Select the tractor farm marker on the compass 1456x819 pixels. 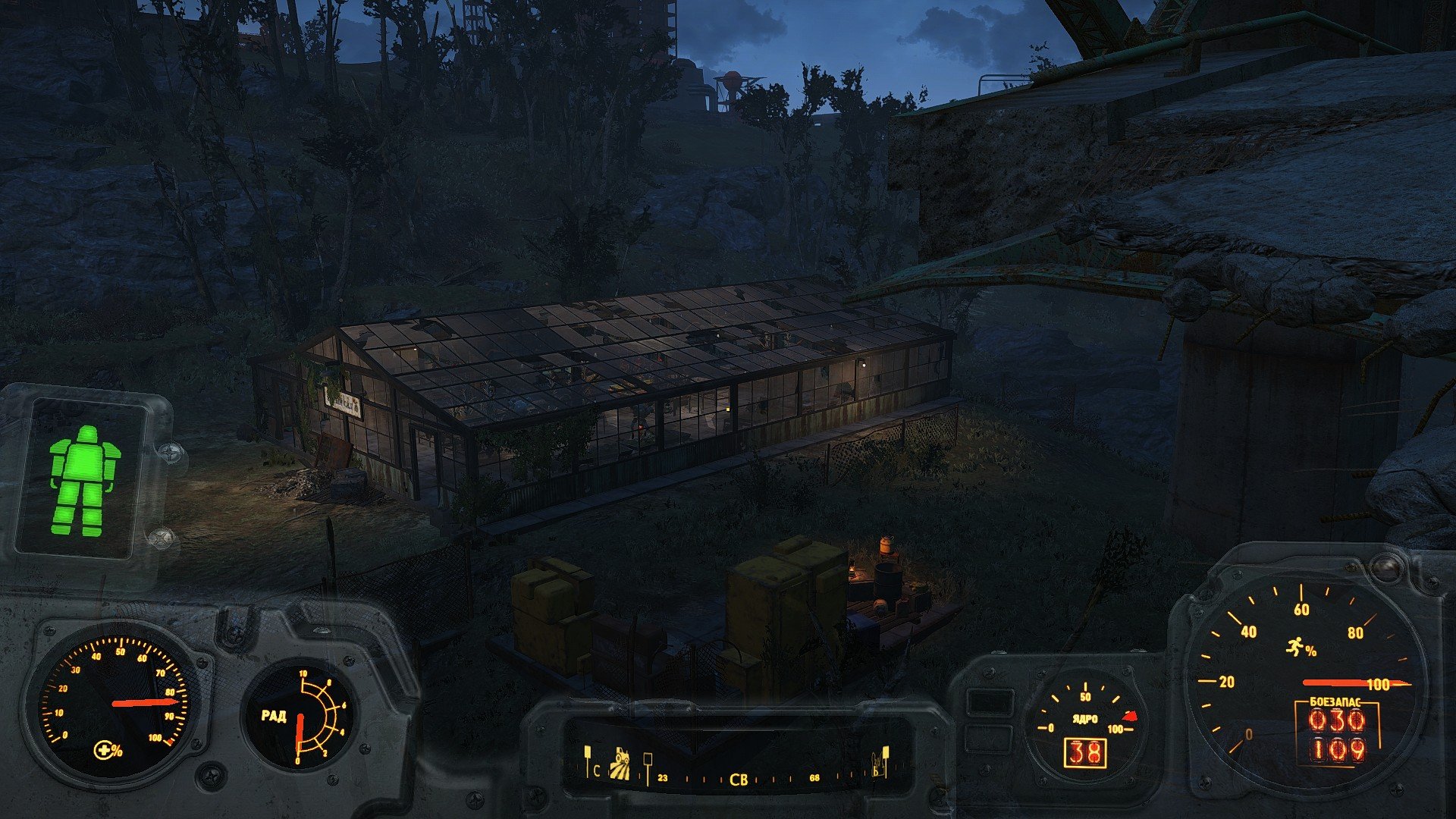pyautogui.click(x=621, y=763)
